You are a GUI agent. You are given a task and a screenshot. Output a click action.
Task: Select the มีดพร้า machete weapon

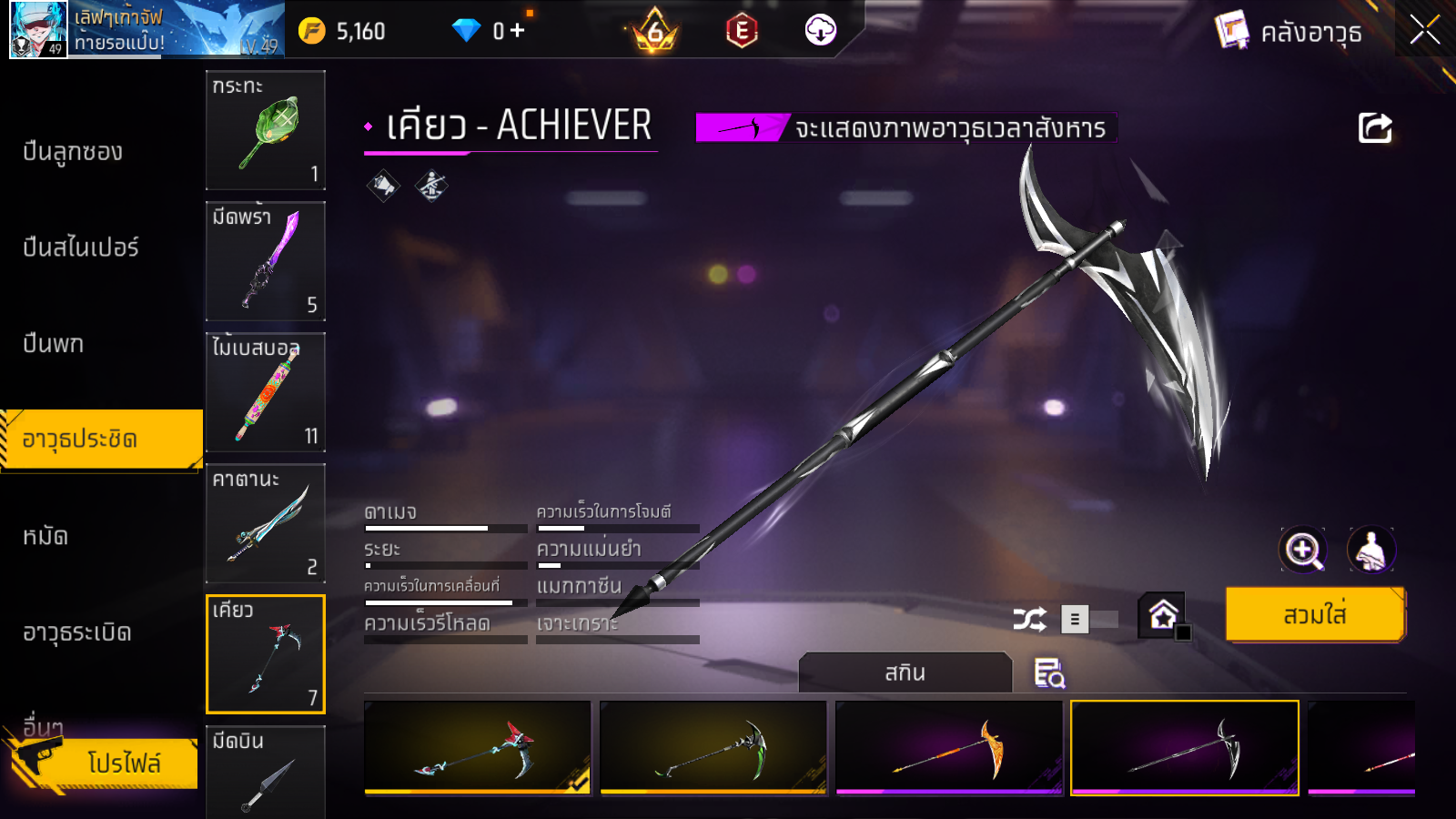[x=266, y=261]
